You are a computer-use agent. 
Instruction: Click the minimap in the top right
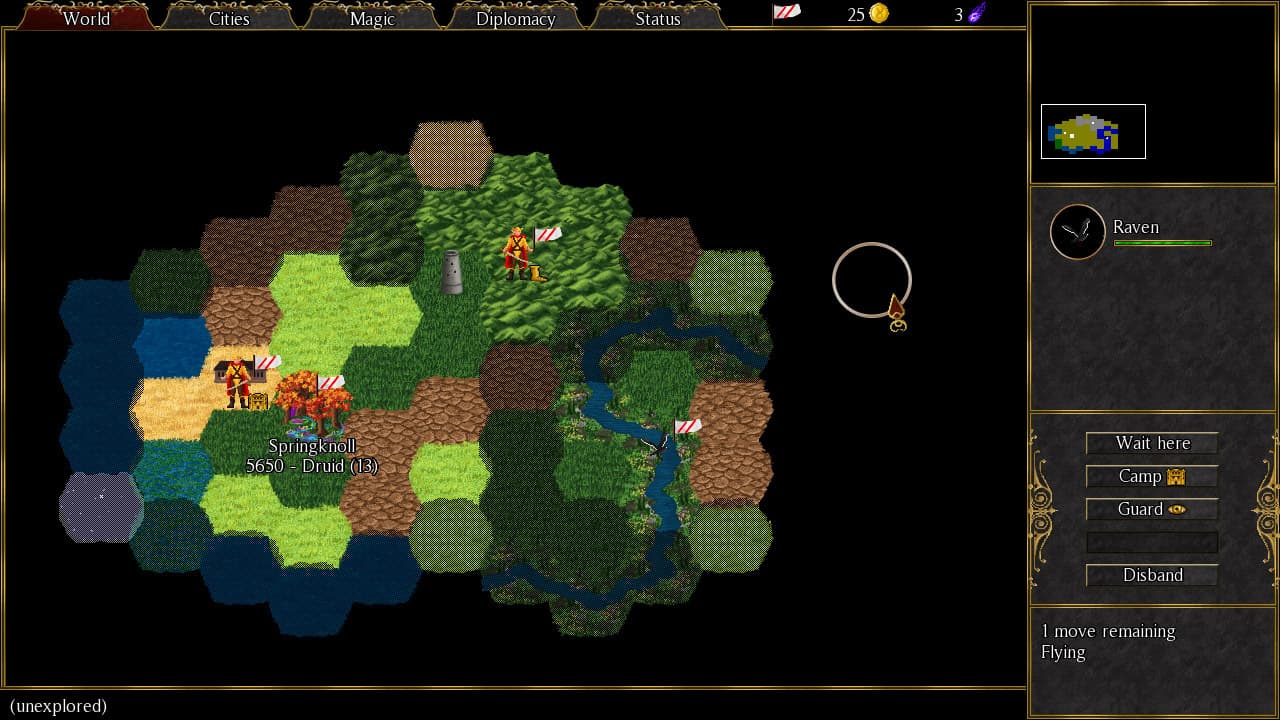[x=1092, y=130]
